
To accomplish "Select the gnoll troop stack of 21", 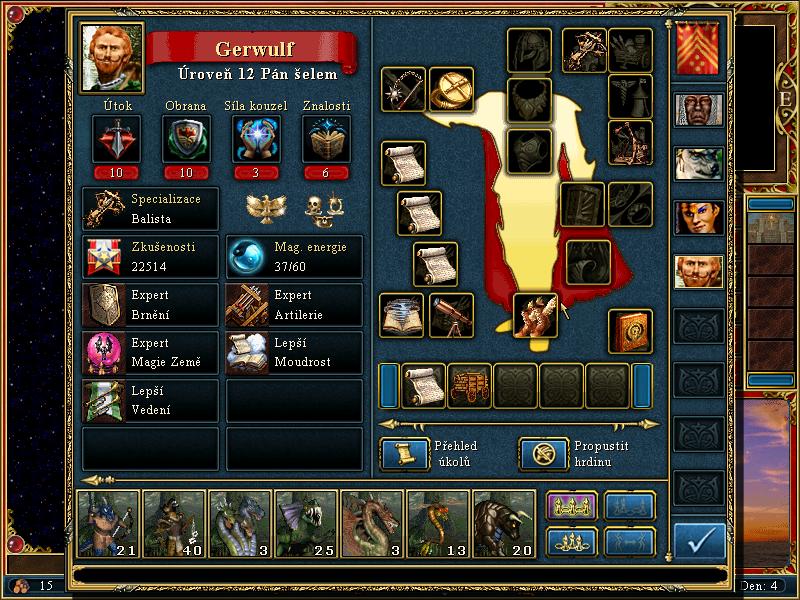I will point(108,523).
